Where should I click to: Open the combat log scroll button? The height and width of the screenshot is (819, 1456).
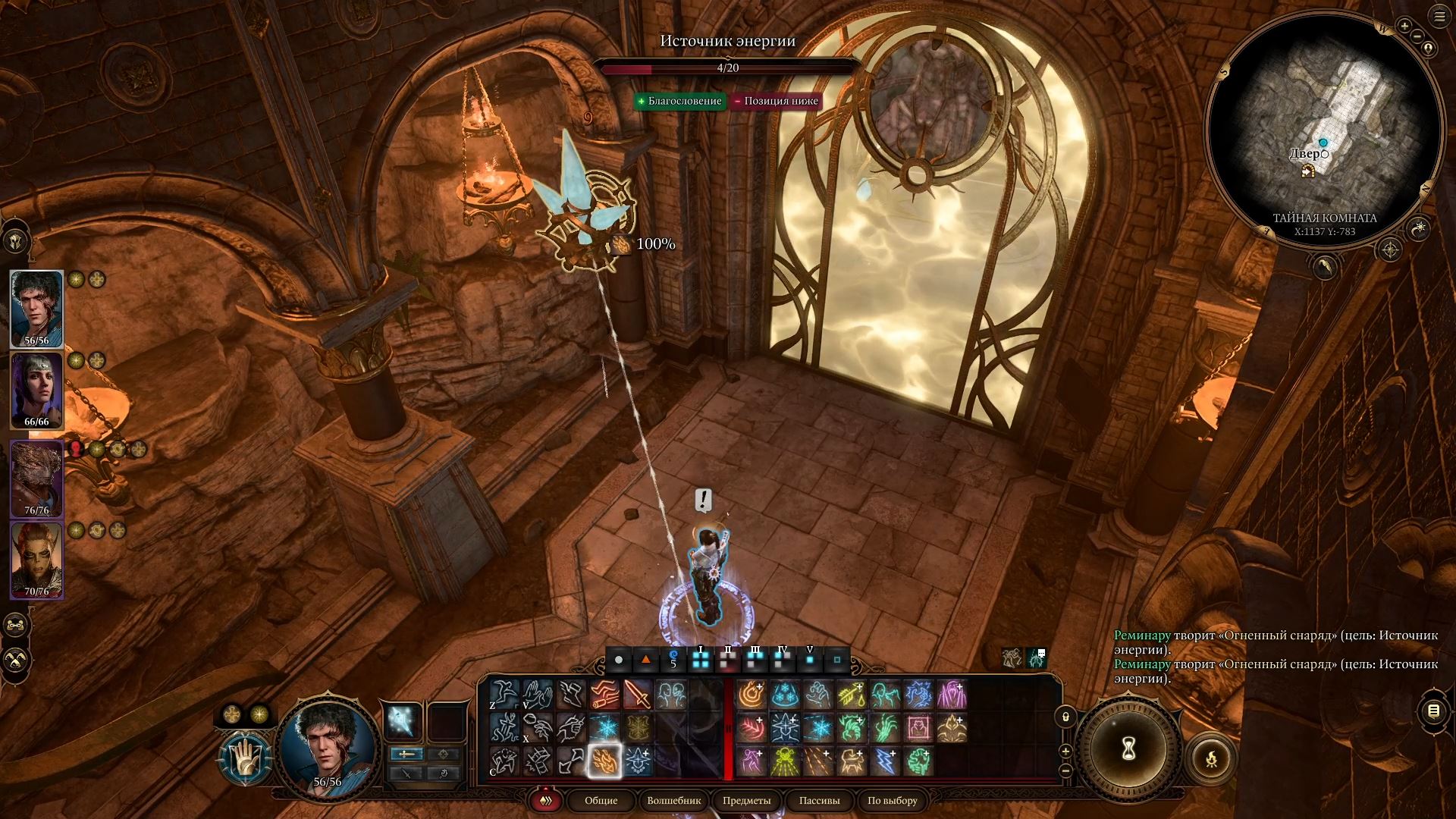(x=1432, y=711)
